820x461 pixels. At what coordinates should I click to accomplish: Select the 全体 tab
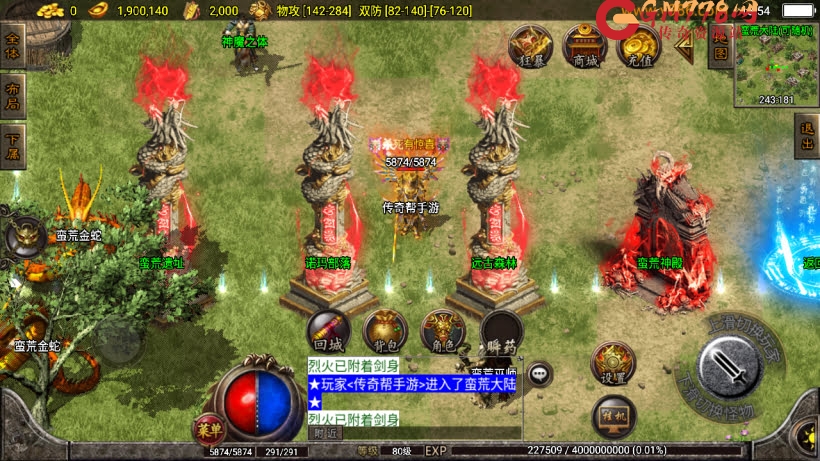(x=13, y=46)
